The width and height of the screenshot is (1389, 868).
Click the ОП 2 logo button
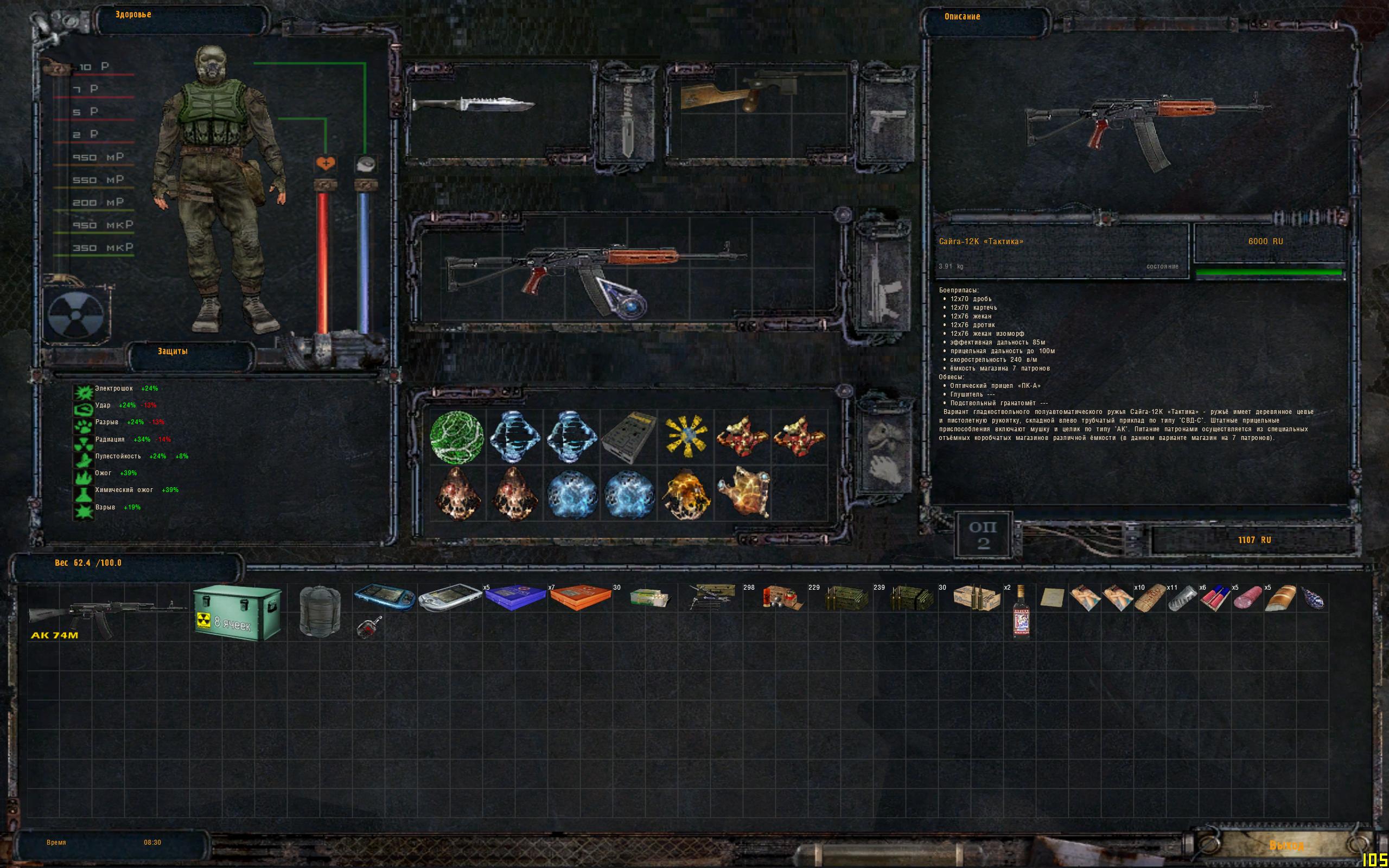pos(983,535)
